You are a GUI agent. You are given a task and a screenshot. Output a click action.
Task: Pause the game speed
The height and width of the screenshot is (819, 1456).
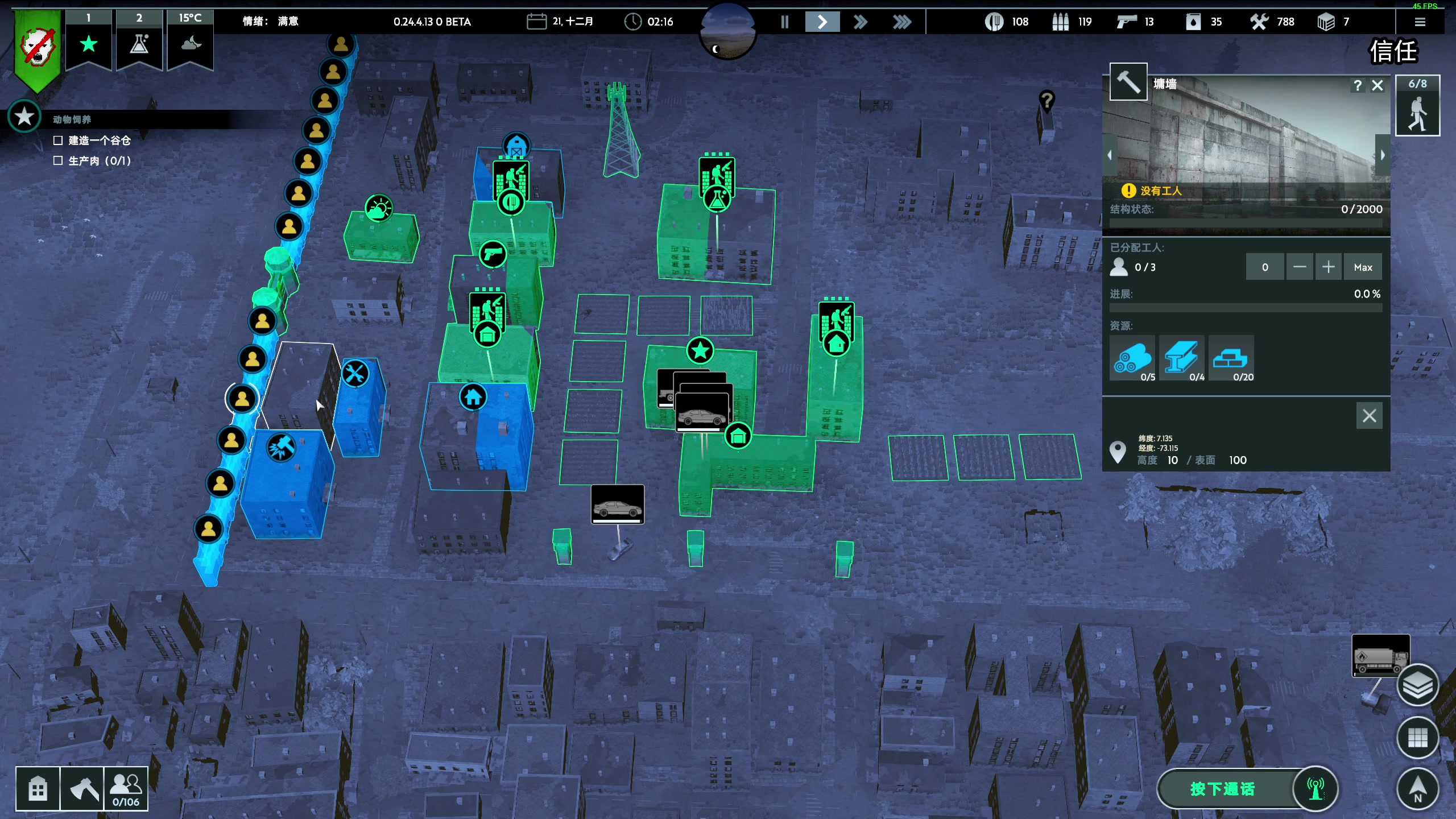(x=785, y=22)
